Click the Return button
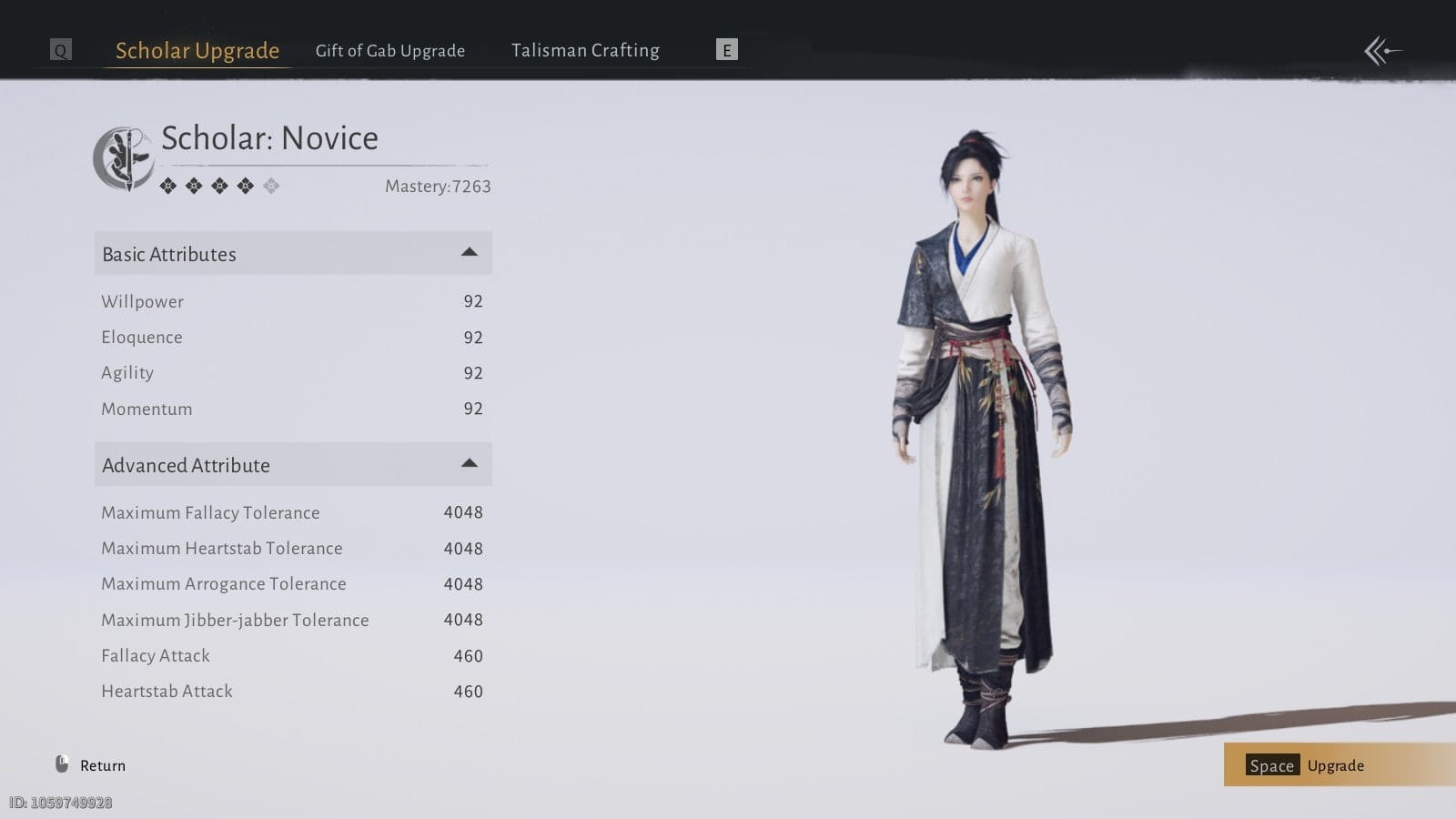Image resolution: width=1456 pixels, height=819 pixels. [x=91, y=765]
